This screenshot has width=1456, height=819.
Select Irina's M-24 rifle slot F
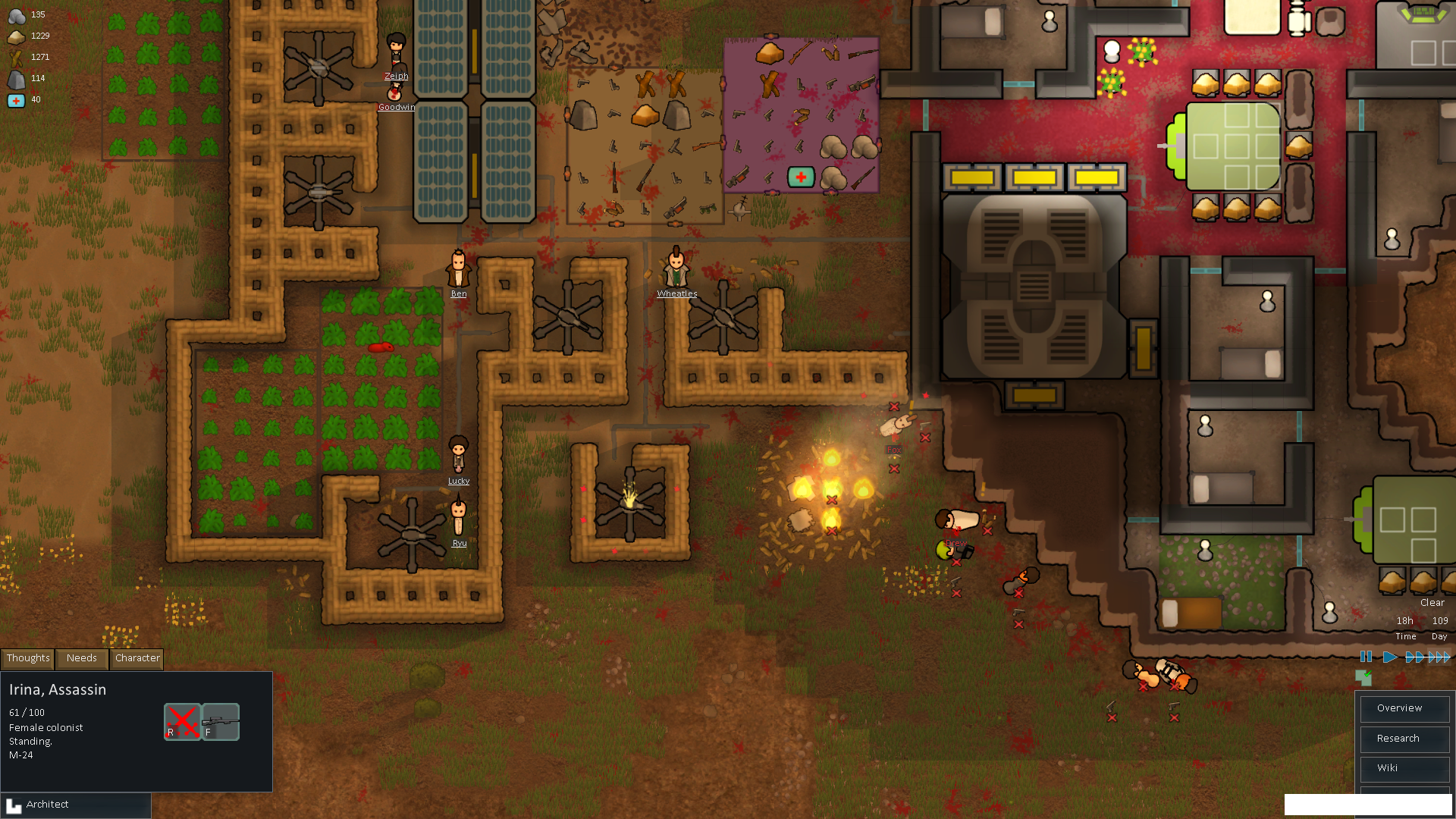(220, 721)
